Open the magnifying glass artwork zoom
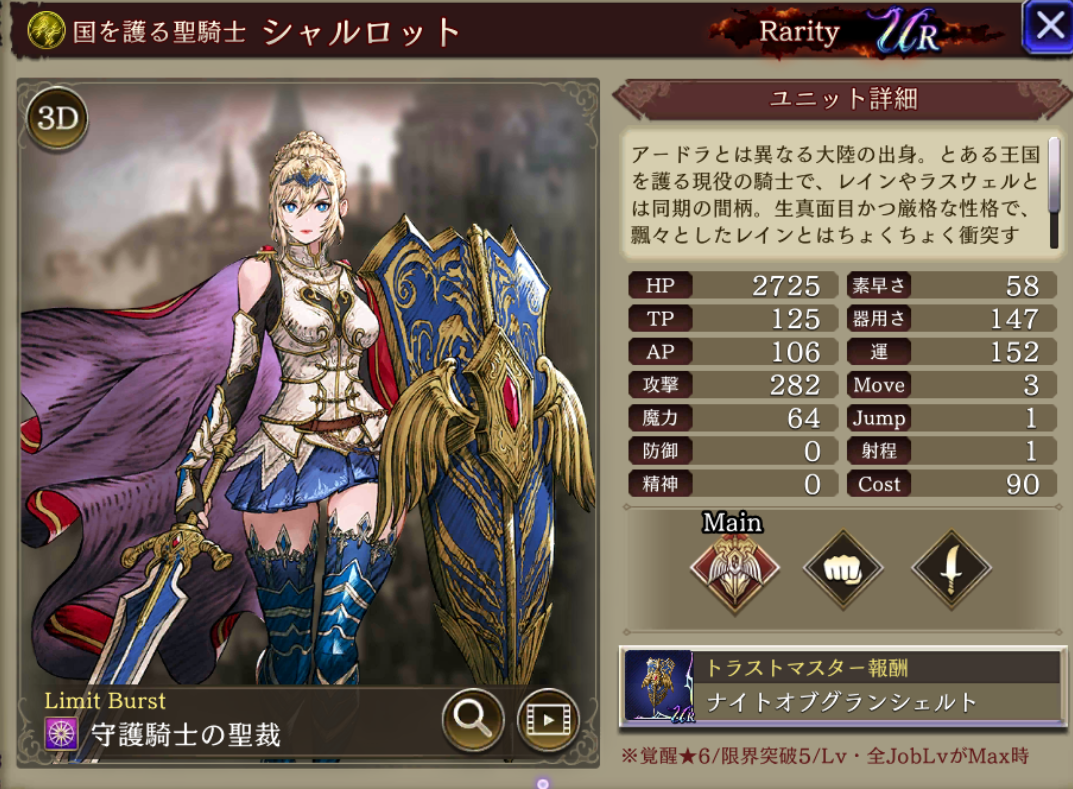 472,716
